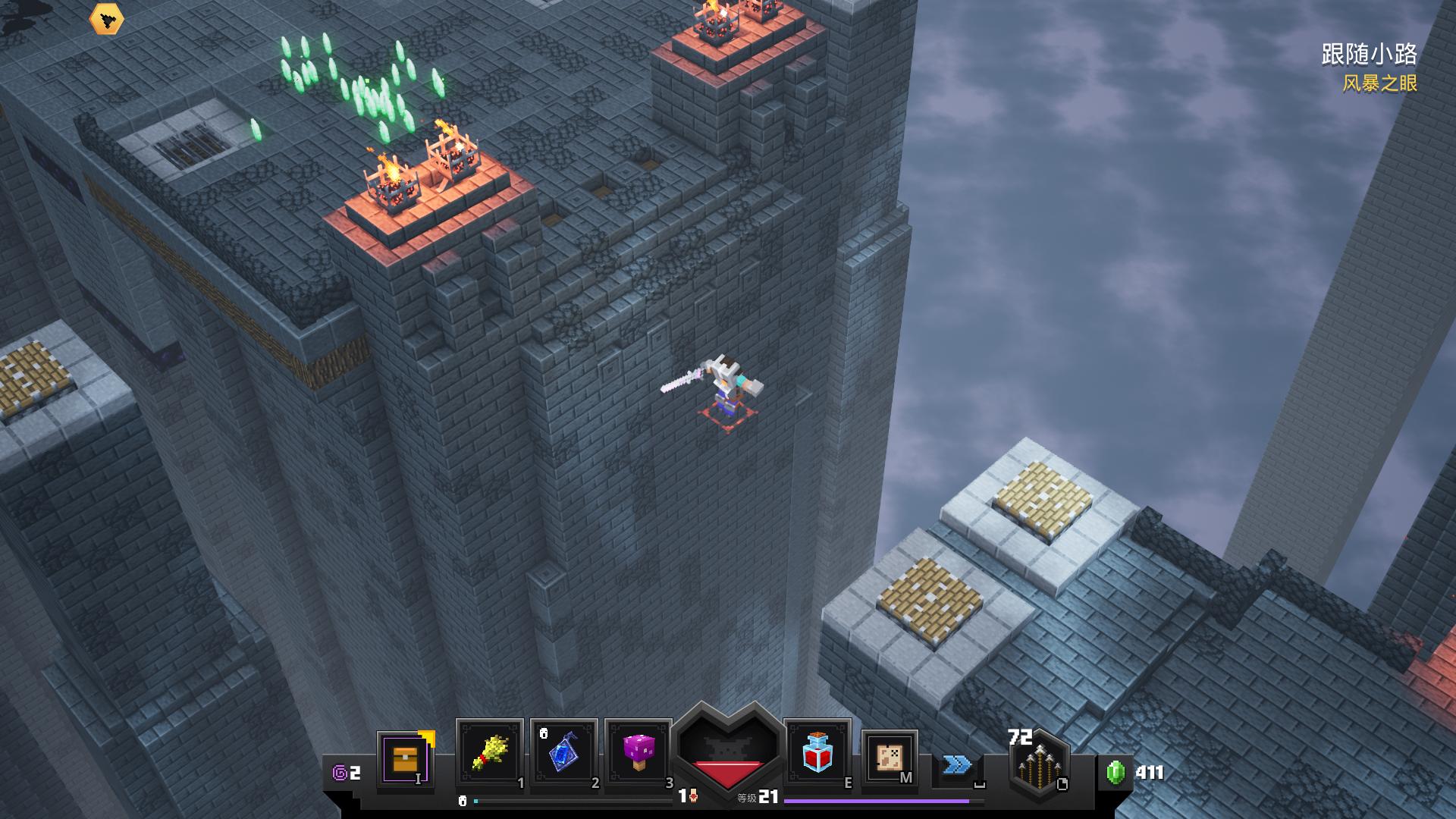Select the arrow quiver icon
Image resolution: width=1456 pixels, height=819 pixels.
[1038, 766]
